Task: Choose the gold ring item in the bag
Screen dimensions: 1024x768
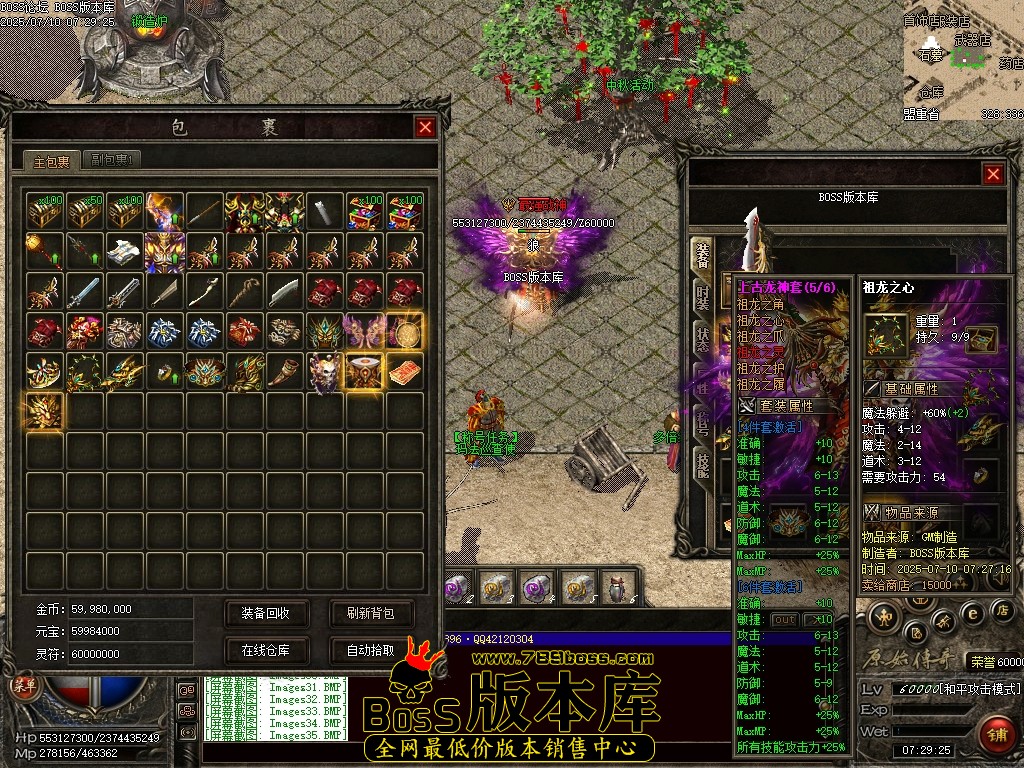Action: pyautogui.click(x=164, y=372)
